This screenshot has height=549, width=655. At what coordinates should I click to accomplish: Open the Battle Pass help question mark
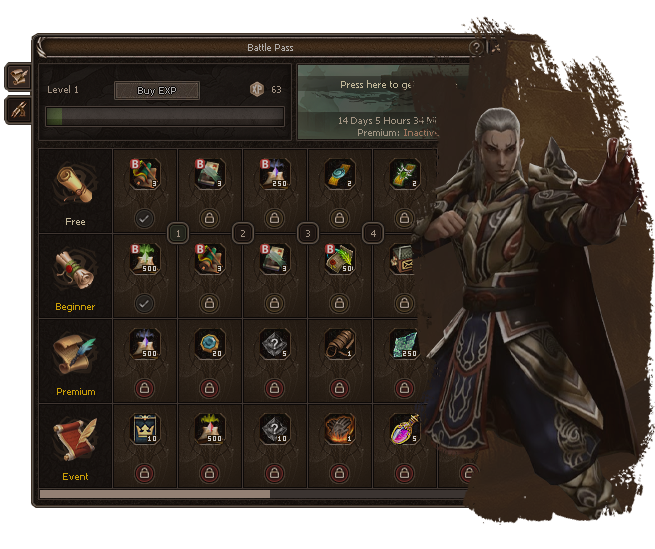tap(476, 47)
